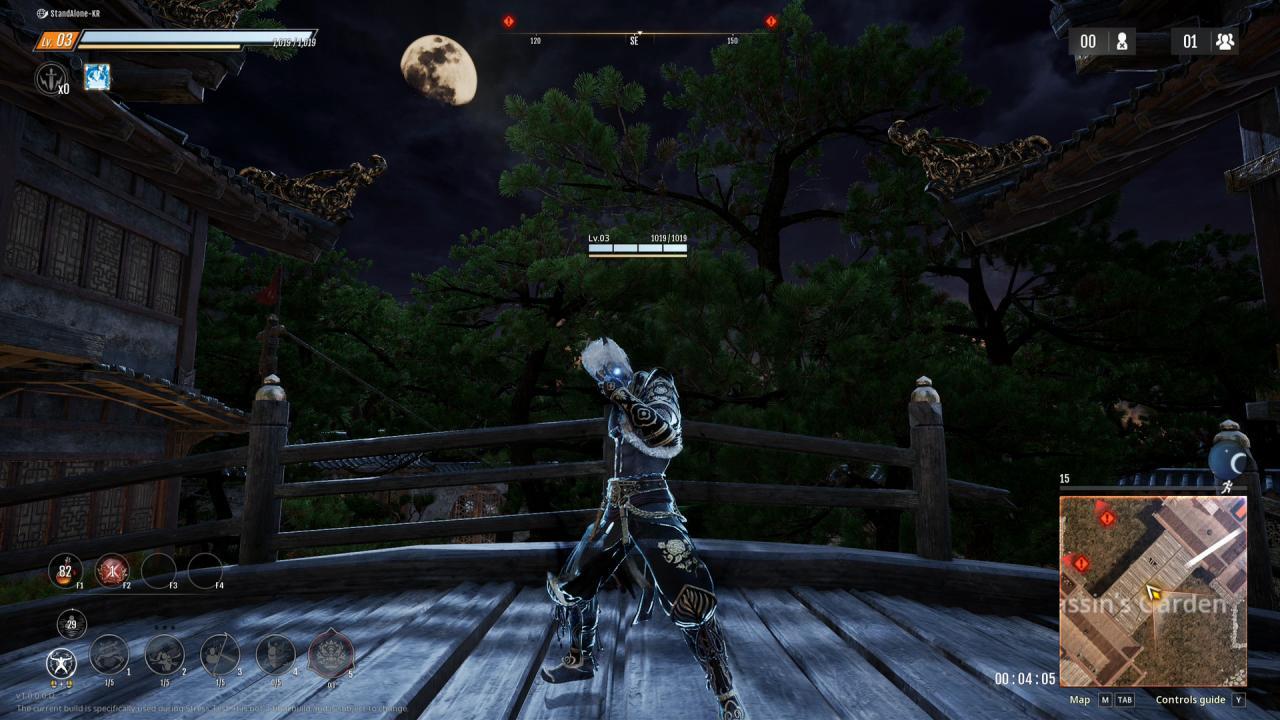Activate the red combat skill in slot F2

tap(111, 570)
